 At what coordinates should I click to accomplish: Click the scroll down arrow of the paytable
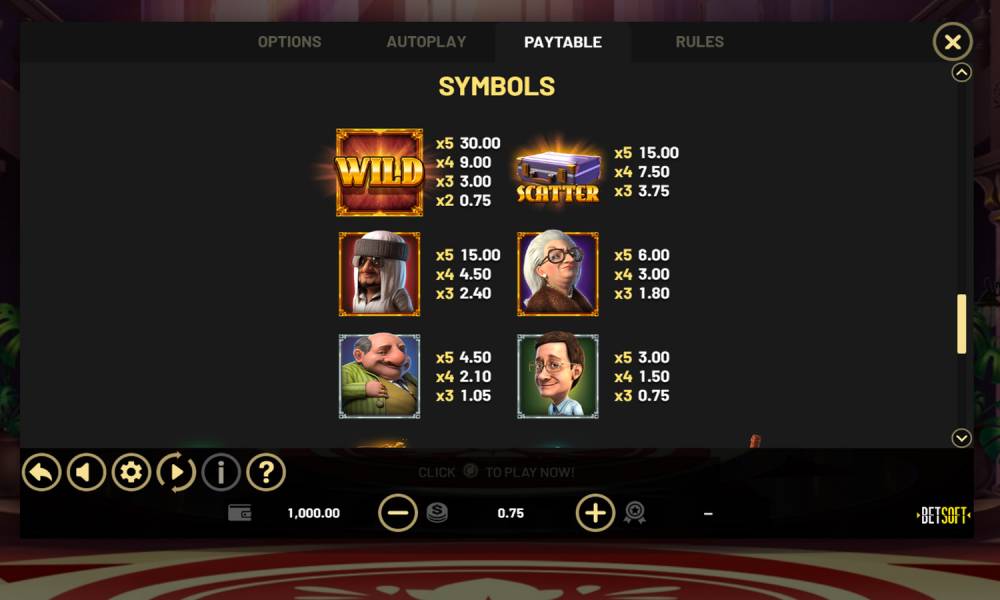pyautogui.click(x=961, y=438)
